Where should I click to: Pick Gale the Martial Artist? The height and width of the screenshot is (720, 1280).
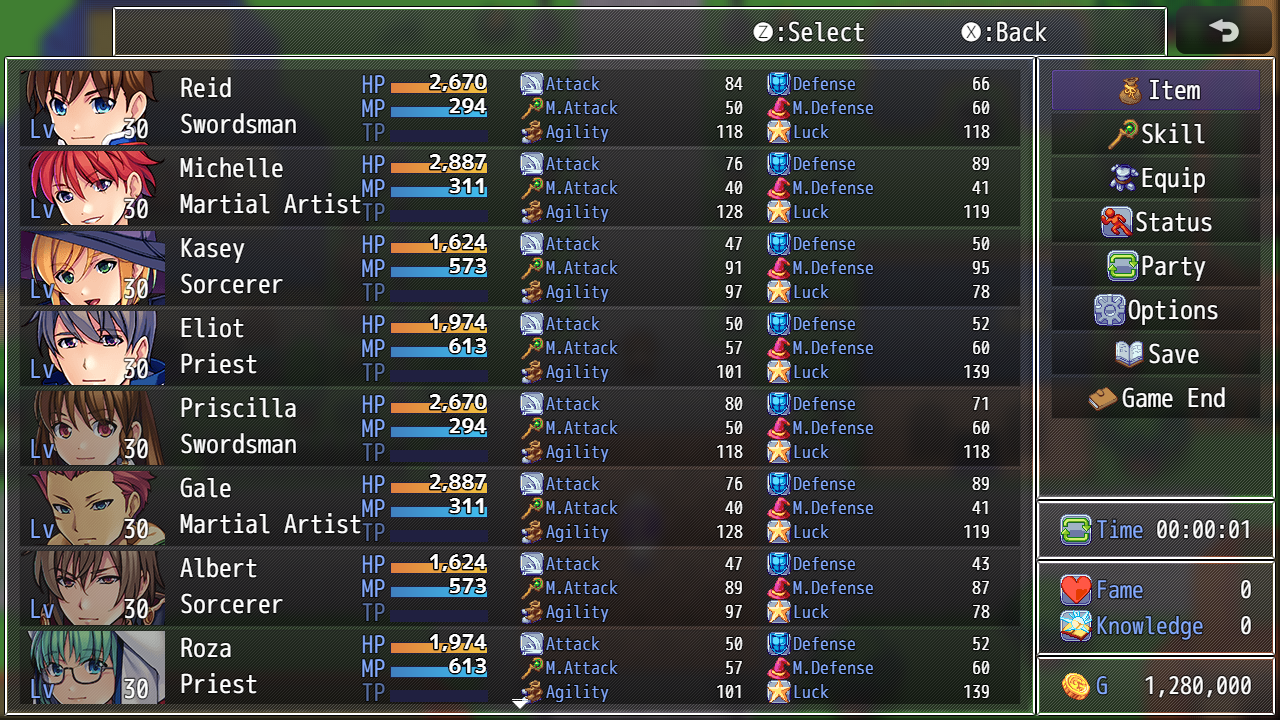(520, 507)
